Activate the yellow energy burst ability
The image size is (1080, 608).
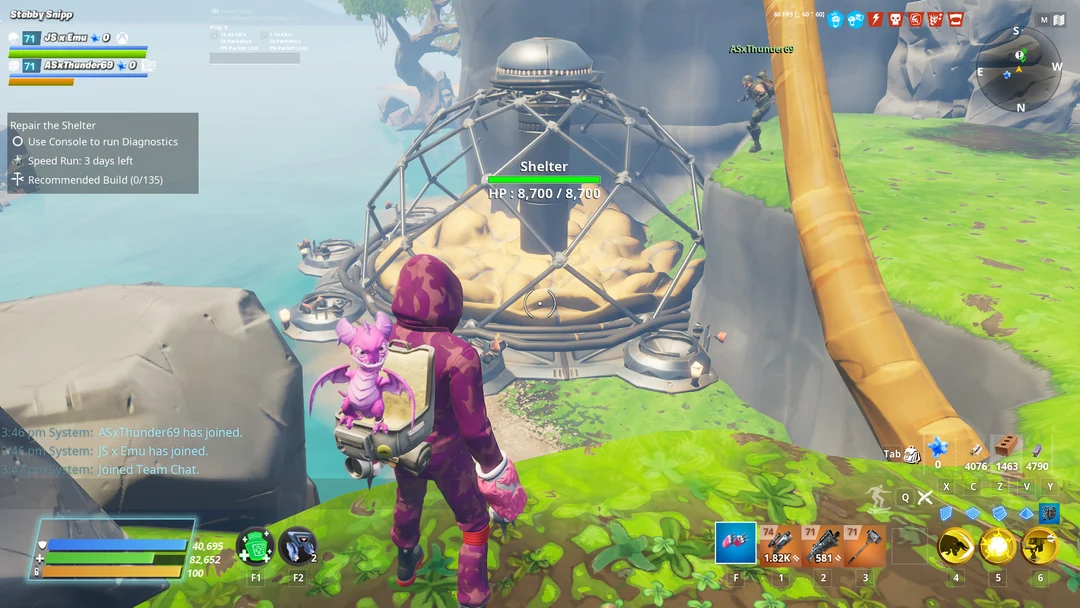click(997, 546)
